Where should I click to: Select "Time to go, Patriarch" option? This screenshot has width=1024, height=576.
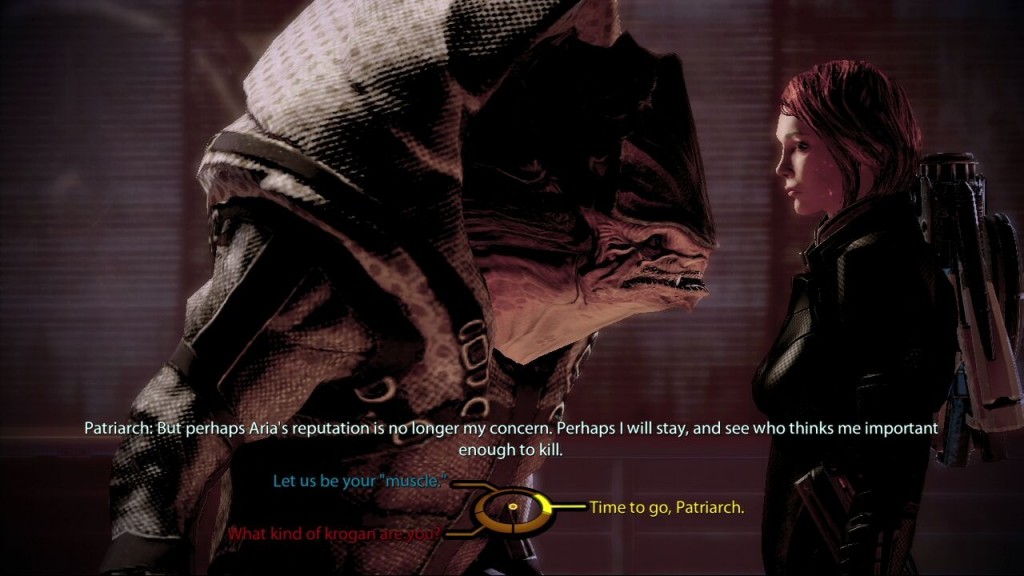tap(666, 508)
